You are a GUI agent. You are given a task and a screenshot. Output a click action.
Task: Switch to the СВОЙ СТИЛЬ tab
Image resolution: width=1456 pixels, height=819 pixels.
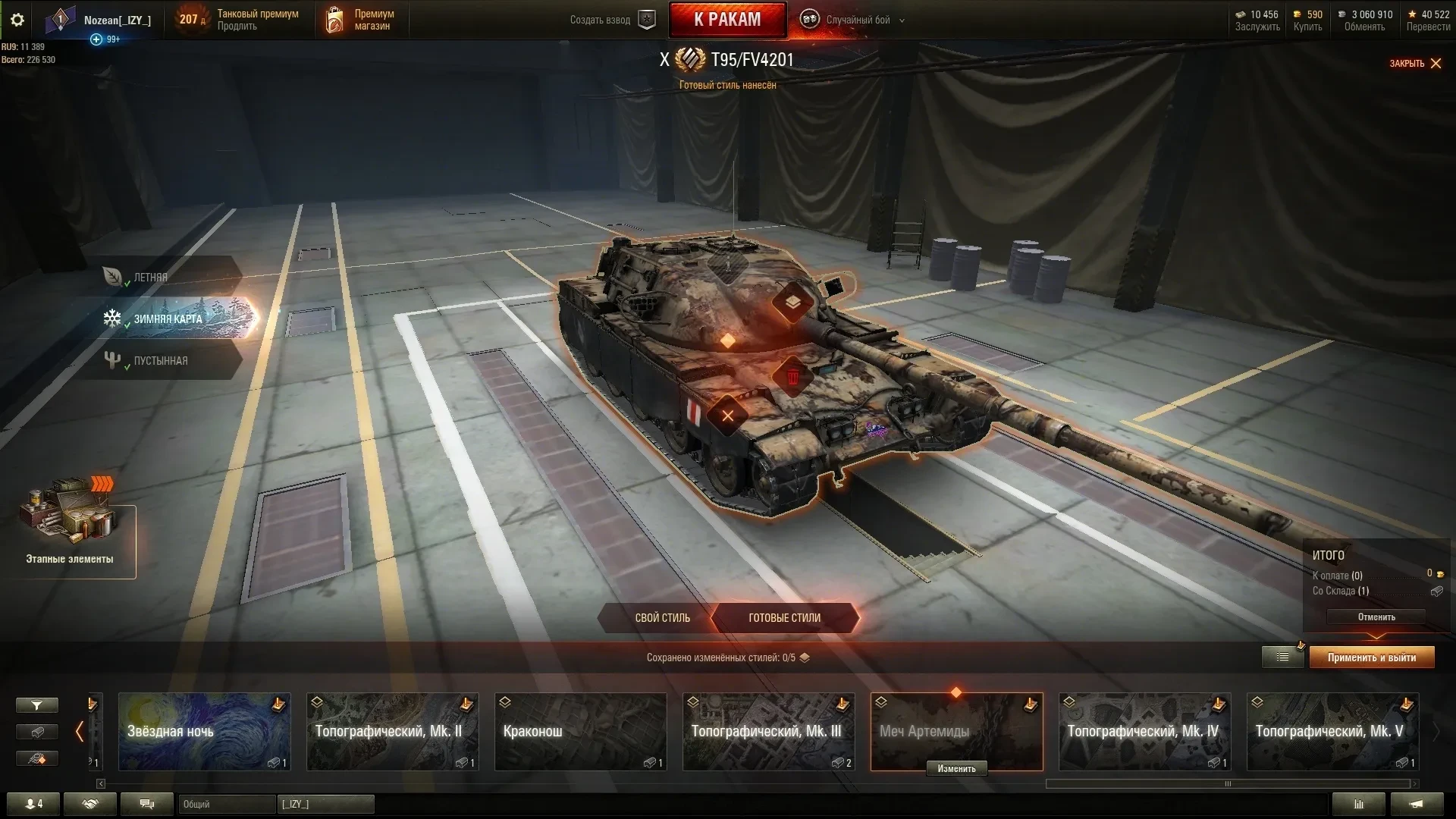662,618
